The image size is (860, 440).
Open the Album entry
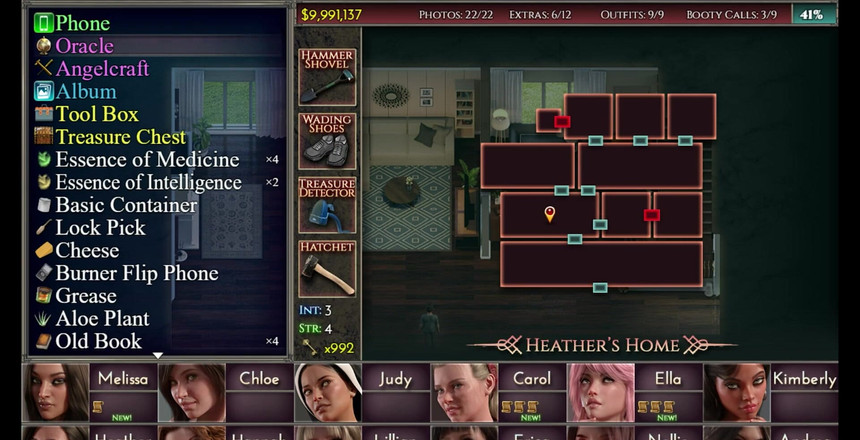pyautogui.click(x=86, y=92)
